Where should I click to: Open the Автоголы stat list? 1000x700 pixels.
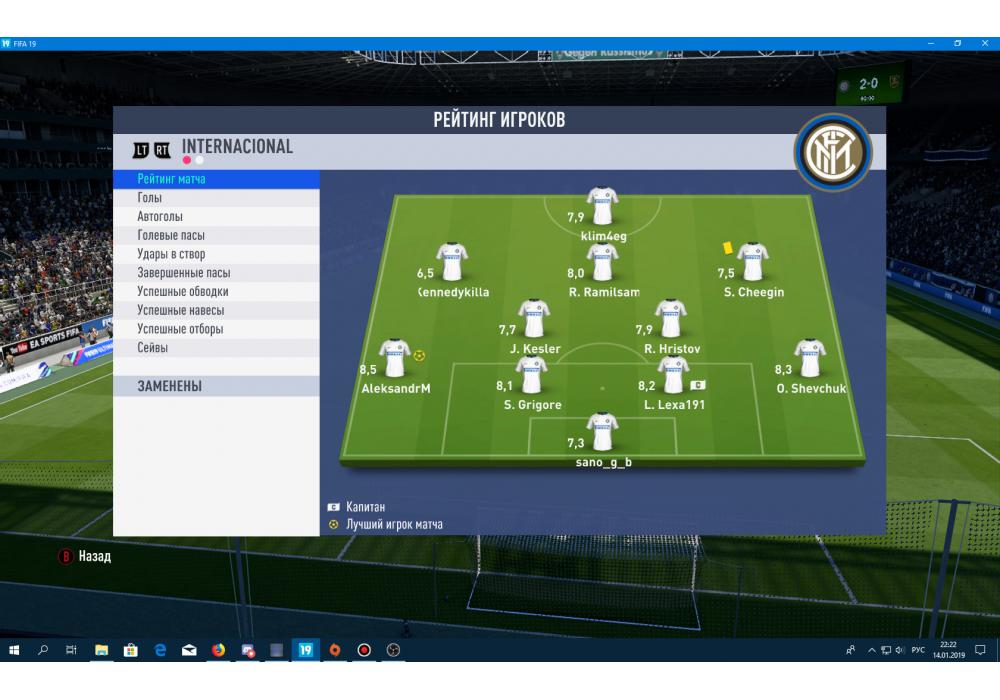pos(216,217)
